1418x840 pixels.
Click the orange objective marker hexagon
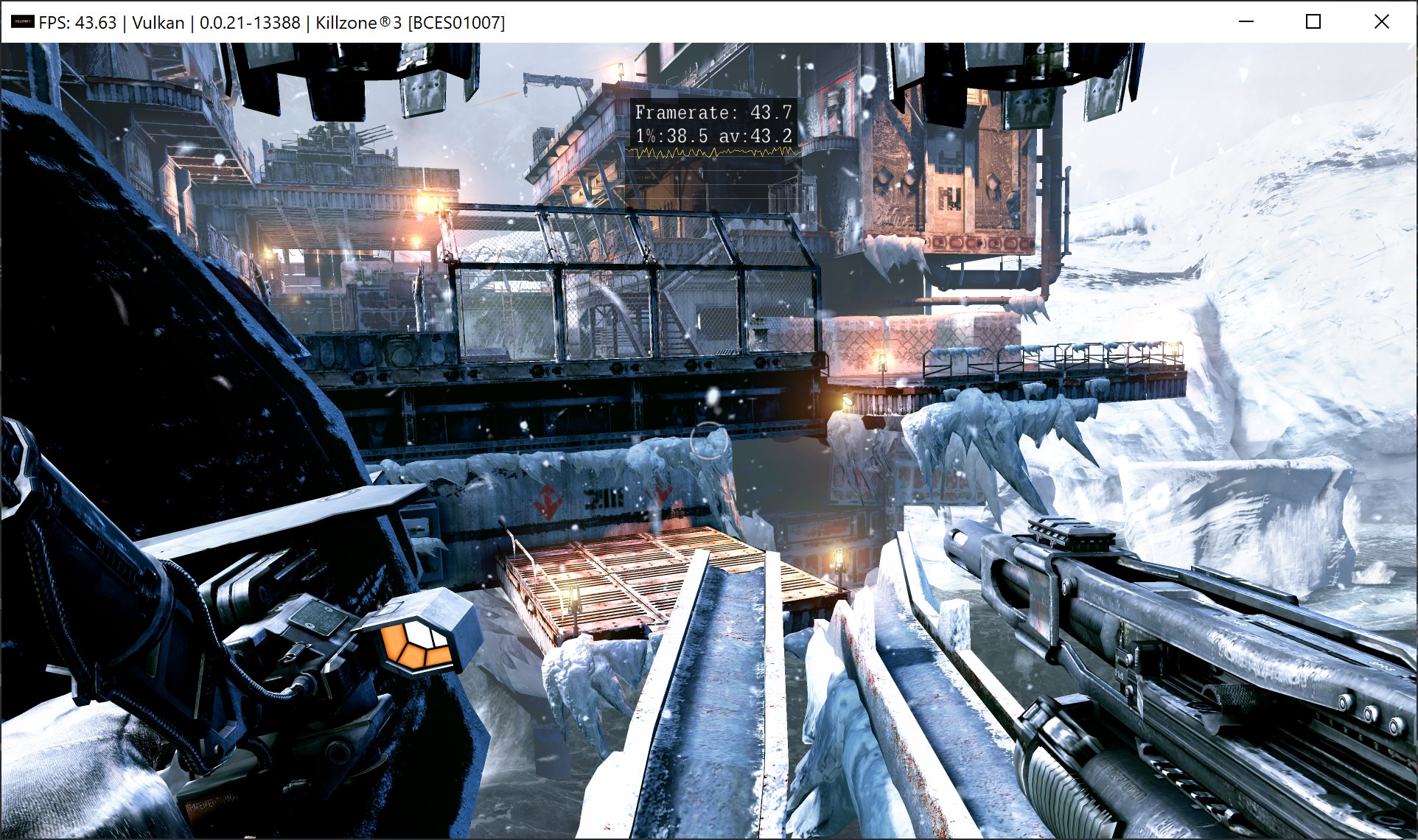click(x=414, y=648)
